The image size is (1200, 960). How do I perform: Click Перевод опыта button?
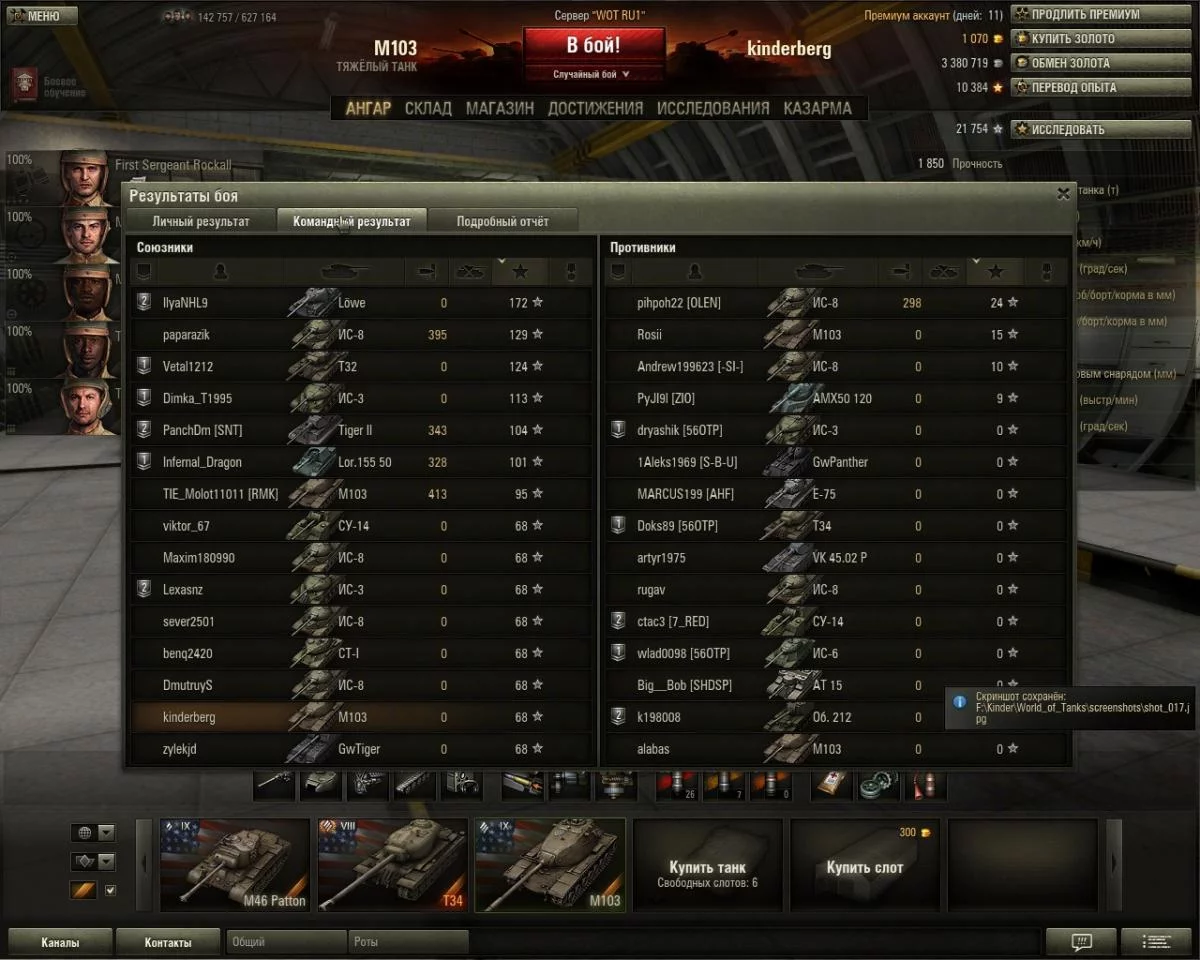tap(1077, 87)
